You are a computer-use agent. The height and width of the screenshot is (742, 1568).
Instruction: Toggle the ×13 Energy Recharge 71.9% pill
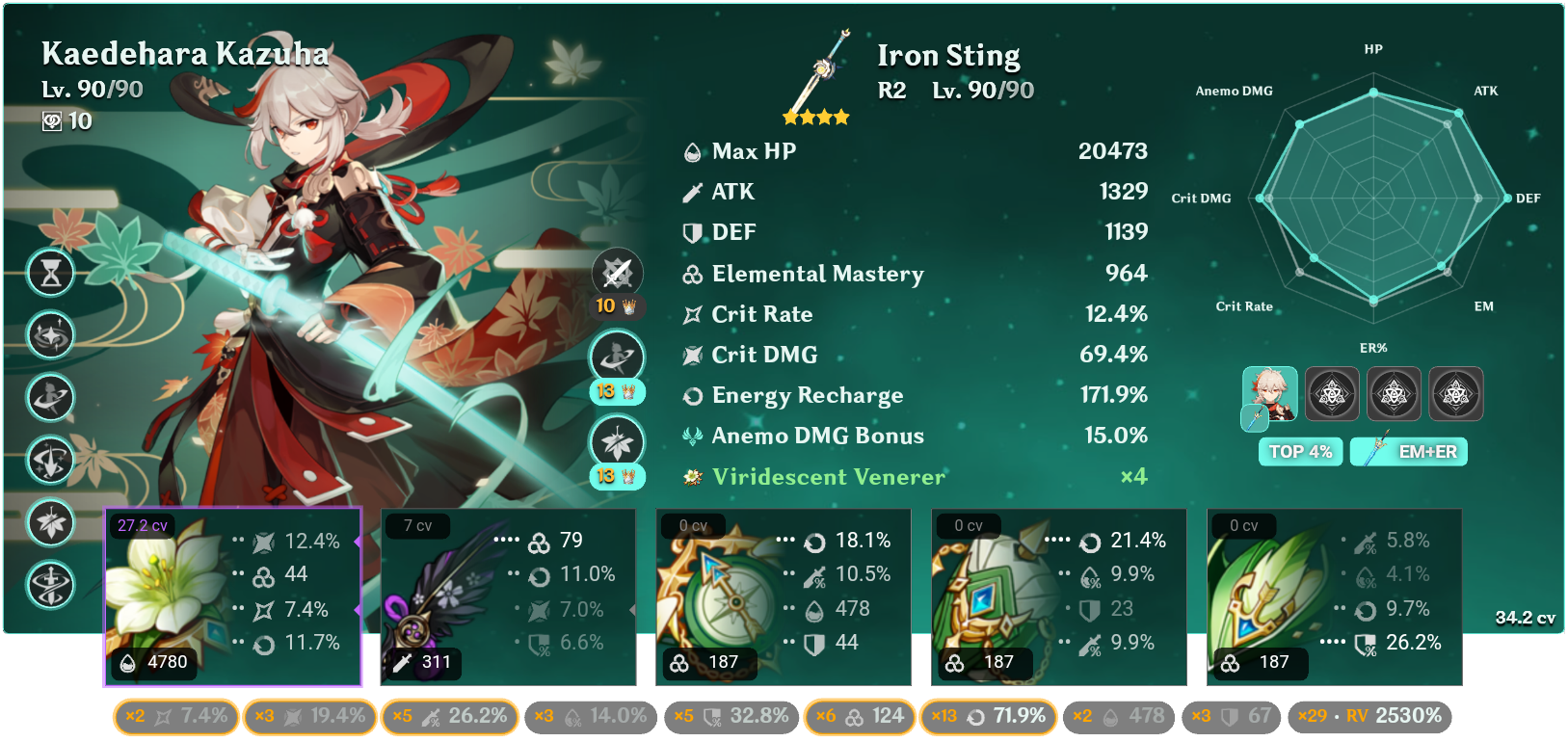(x=988, y=717)
